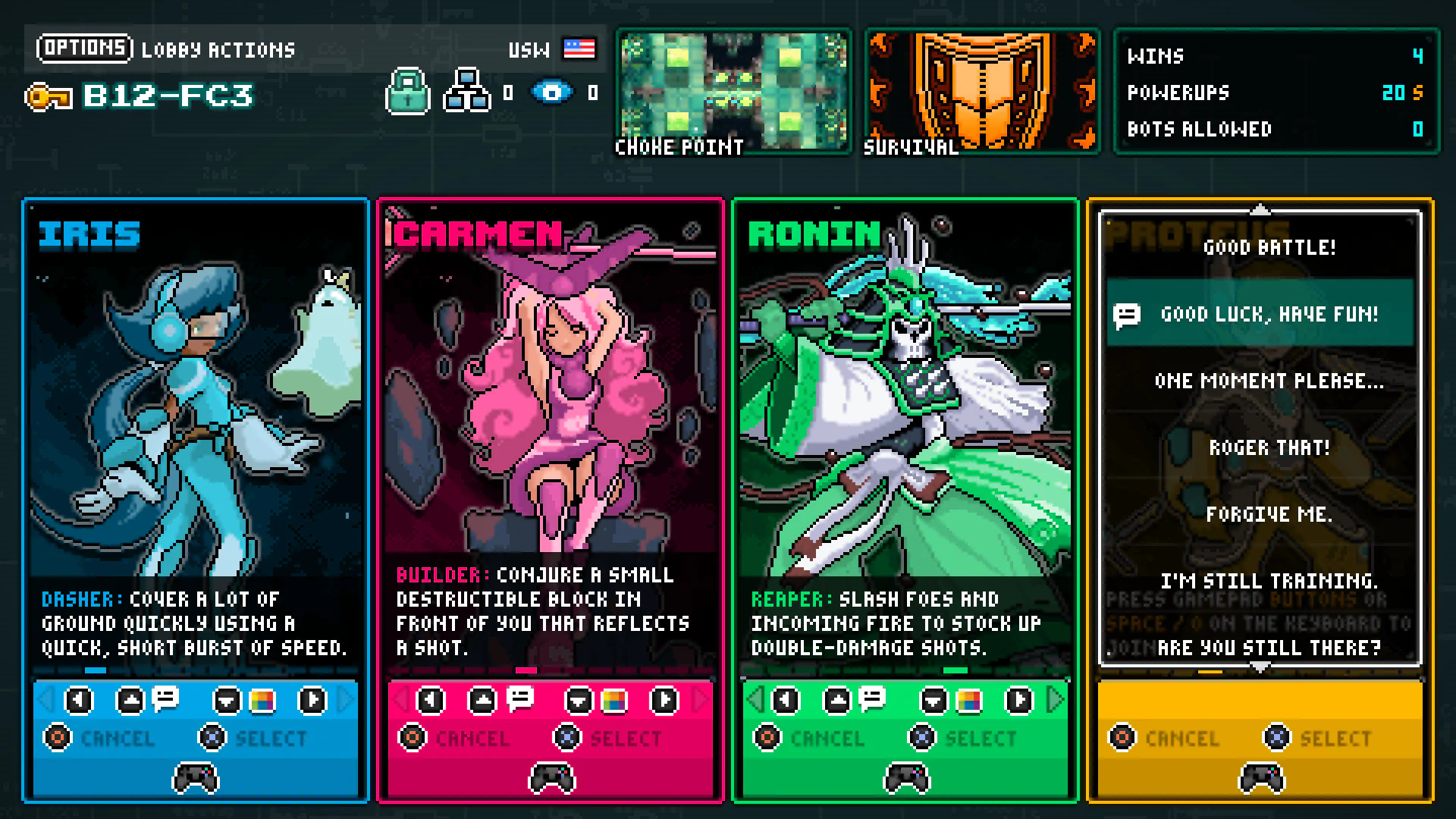Click the left arrow to change Iris's character

click(79, 701)
